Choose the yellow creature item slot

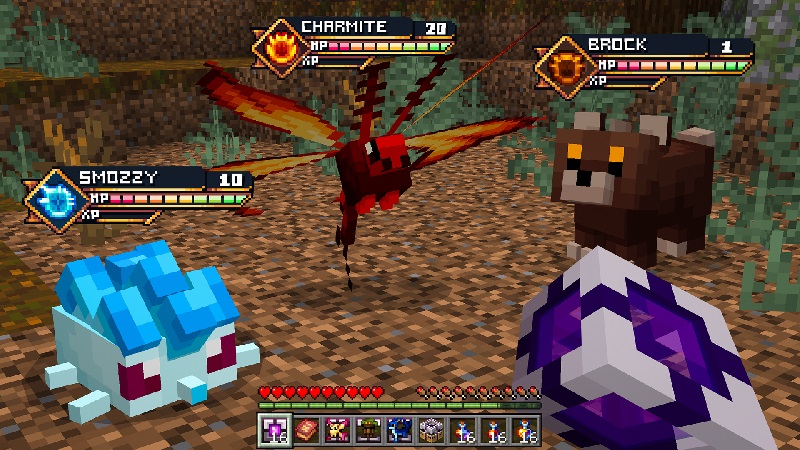[x=337, y=429]
